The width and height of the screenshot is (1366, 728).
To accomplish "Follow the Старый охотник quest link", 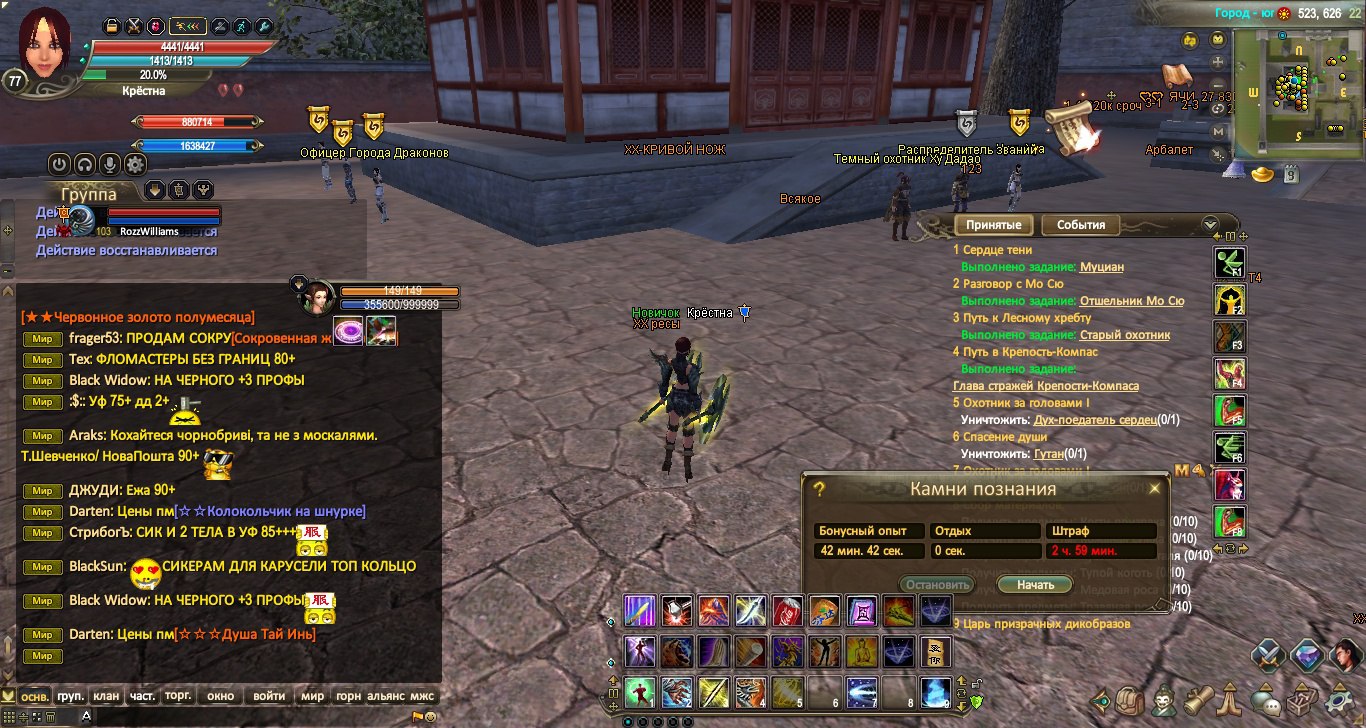I will click(x=1124, y=335).
